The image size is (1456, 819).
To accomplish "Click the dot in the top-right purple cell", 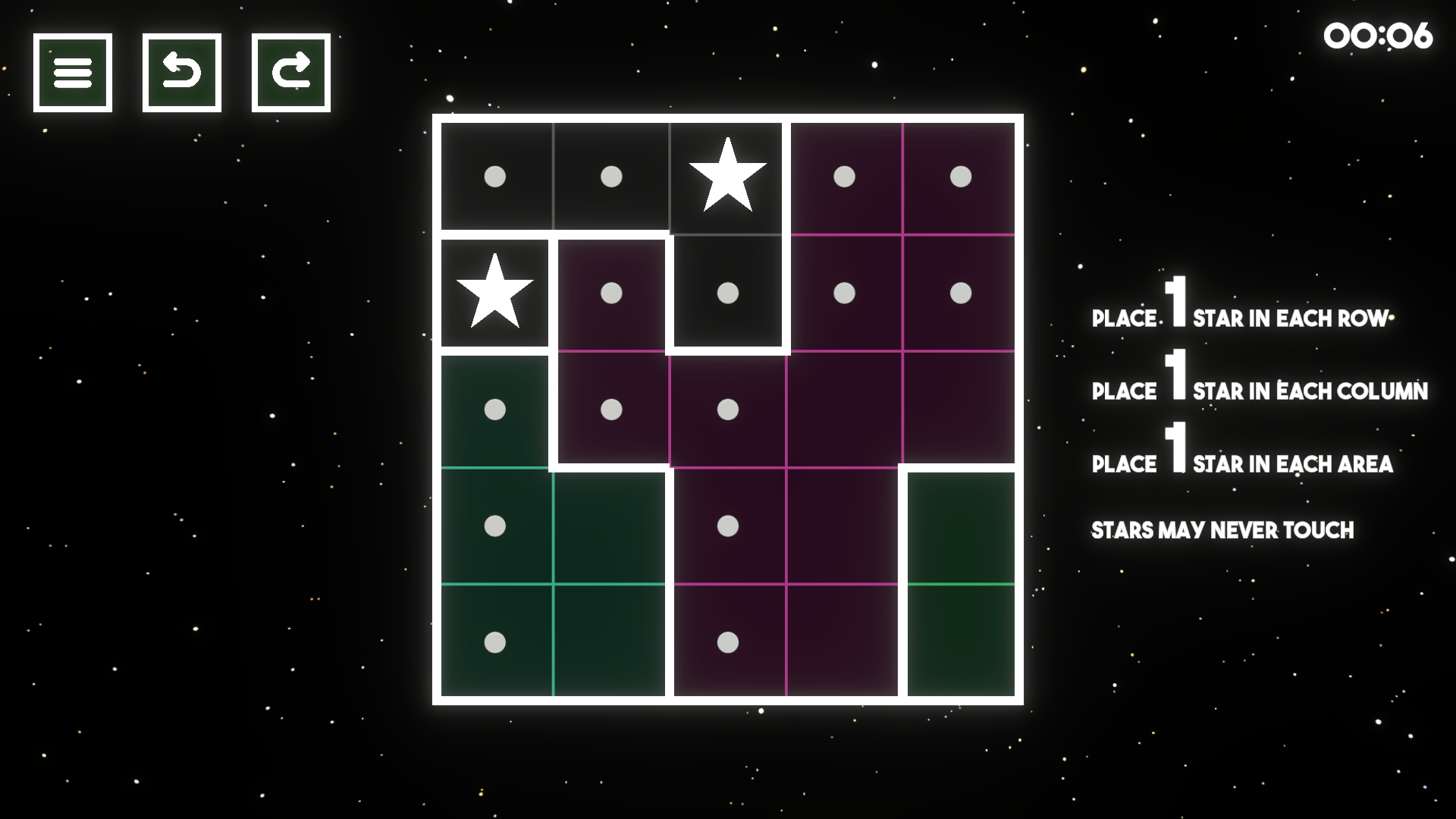I will [960, 176].
